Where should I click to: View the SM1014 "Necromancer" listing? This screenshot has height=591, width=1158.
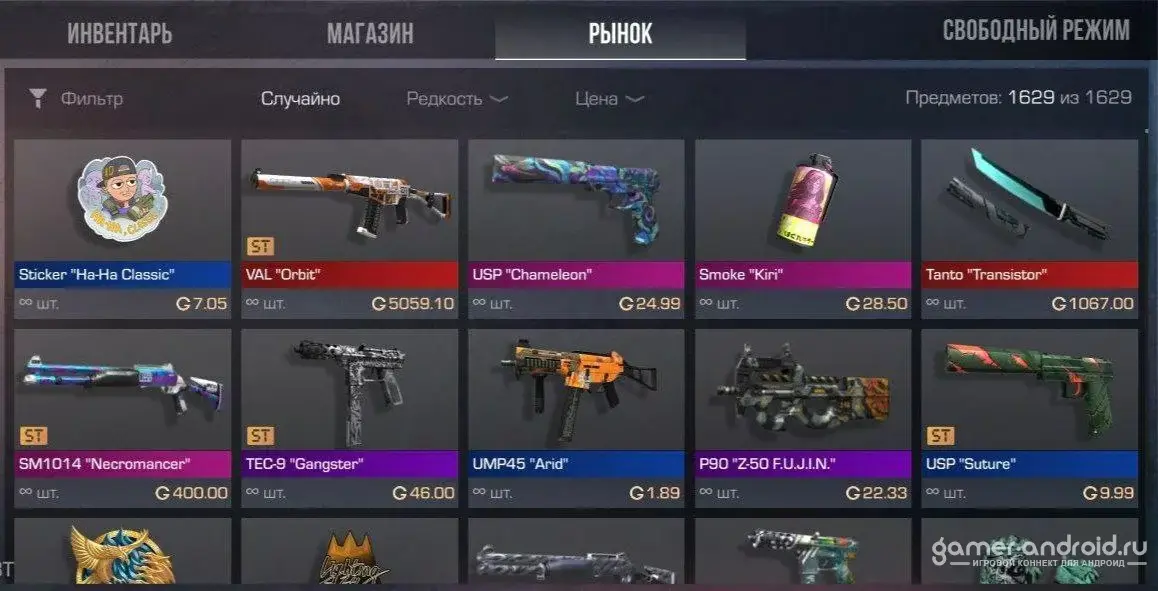123,418
